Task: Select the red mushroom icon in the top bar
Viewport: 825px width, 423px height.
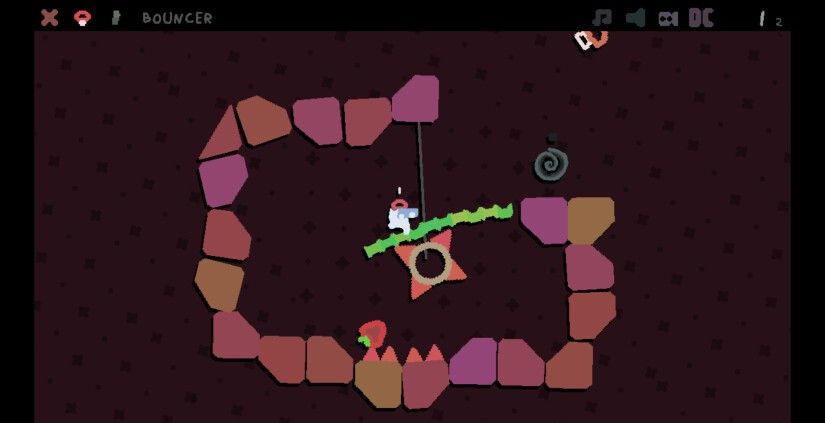Action: tap(83, 17)
